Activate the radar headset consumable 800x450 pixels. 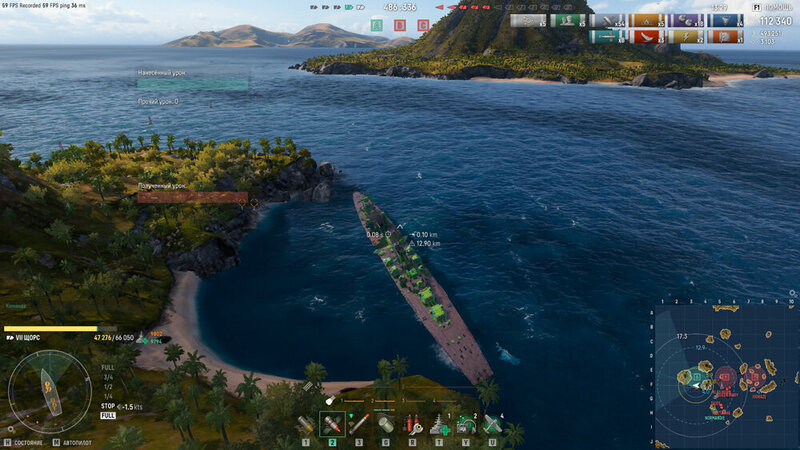click(x=465, y=424)
